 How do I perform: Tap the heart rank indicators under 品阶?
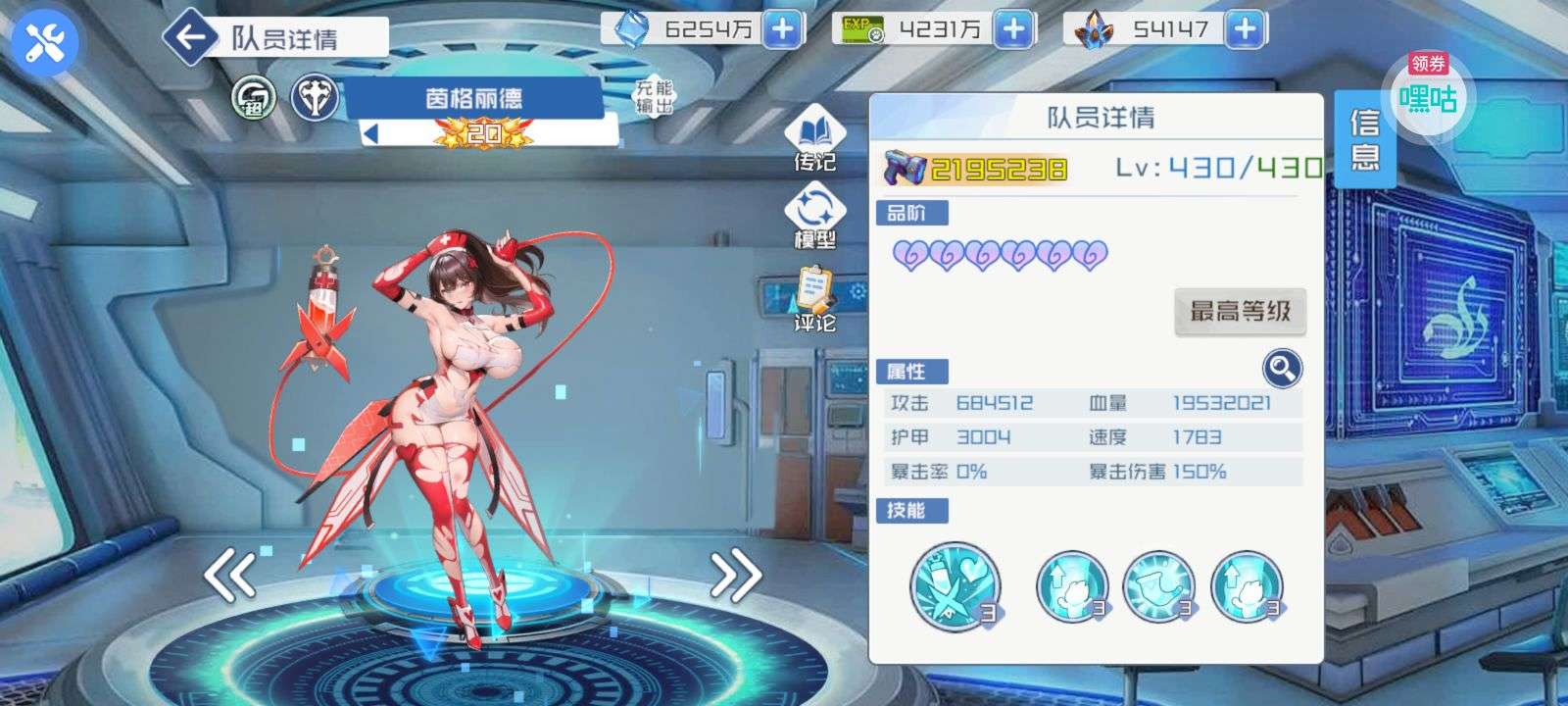(x=1000, y=254)
